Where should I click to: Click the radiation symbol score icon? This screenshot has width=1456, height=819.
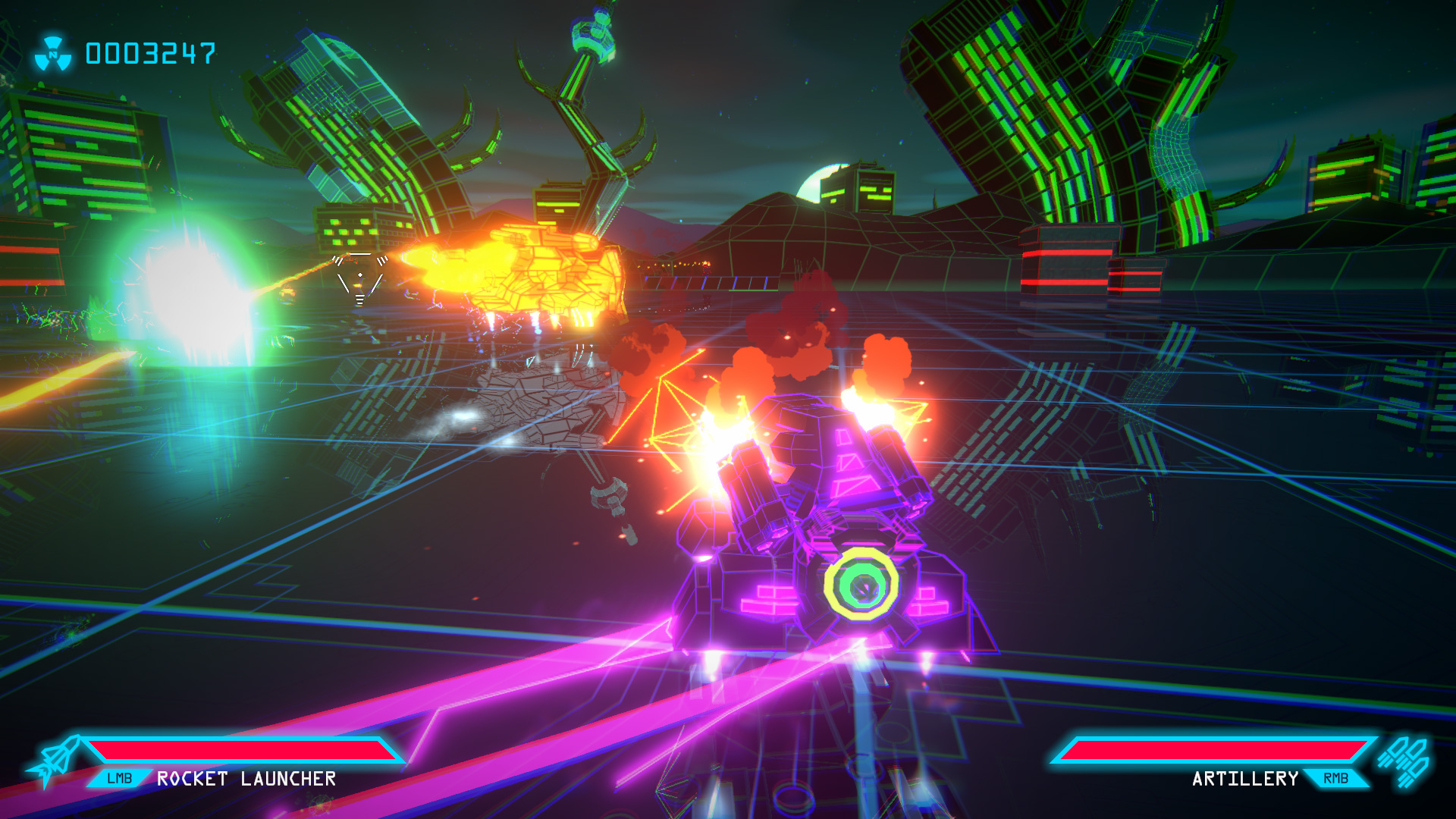[x=53, y=54]
